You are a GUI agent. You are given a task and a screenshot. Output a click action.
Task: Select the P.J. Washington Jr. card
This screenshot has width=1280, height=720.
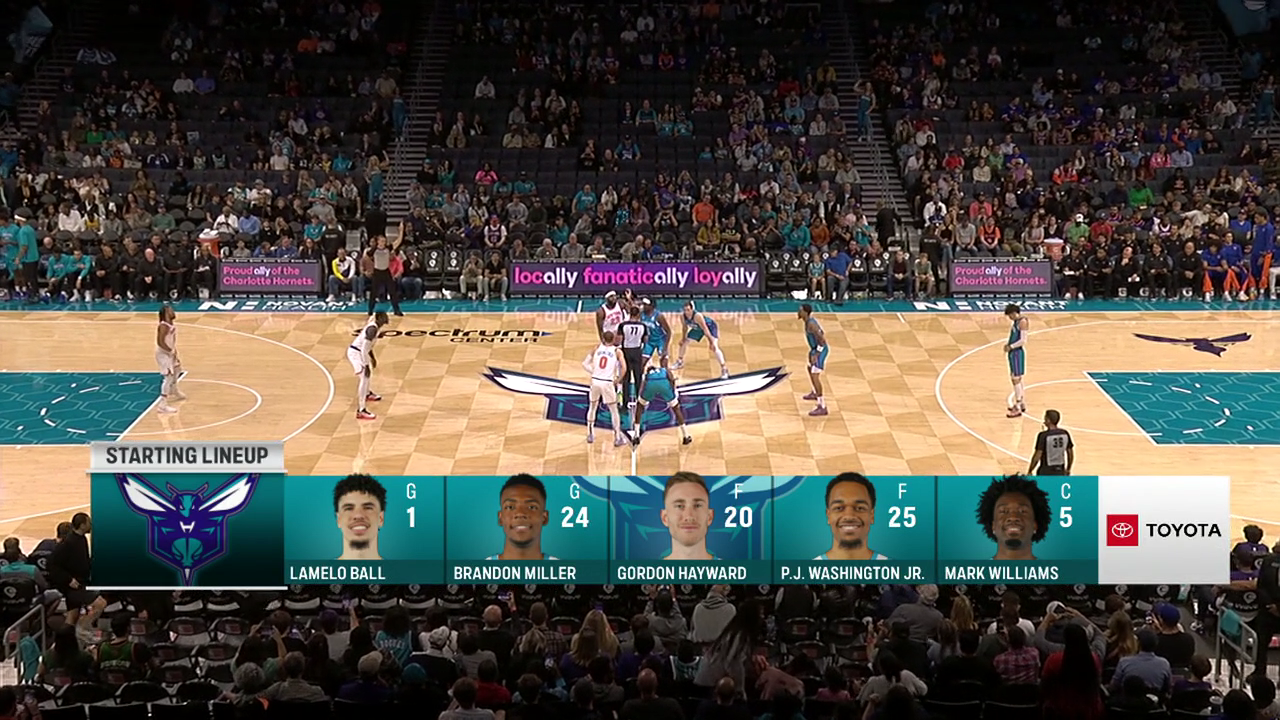click(x=853, y=529)
